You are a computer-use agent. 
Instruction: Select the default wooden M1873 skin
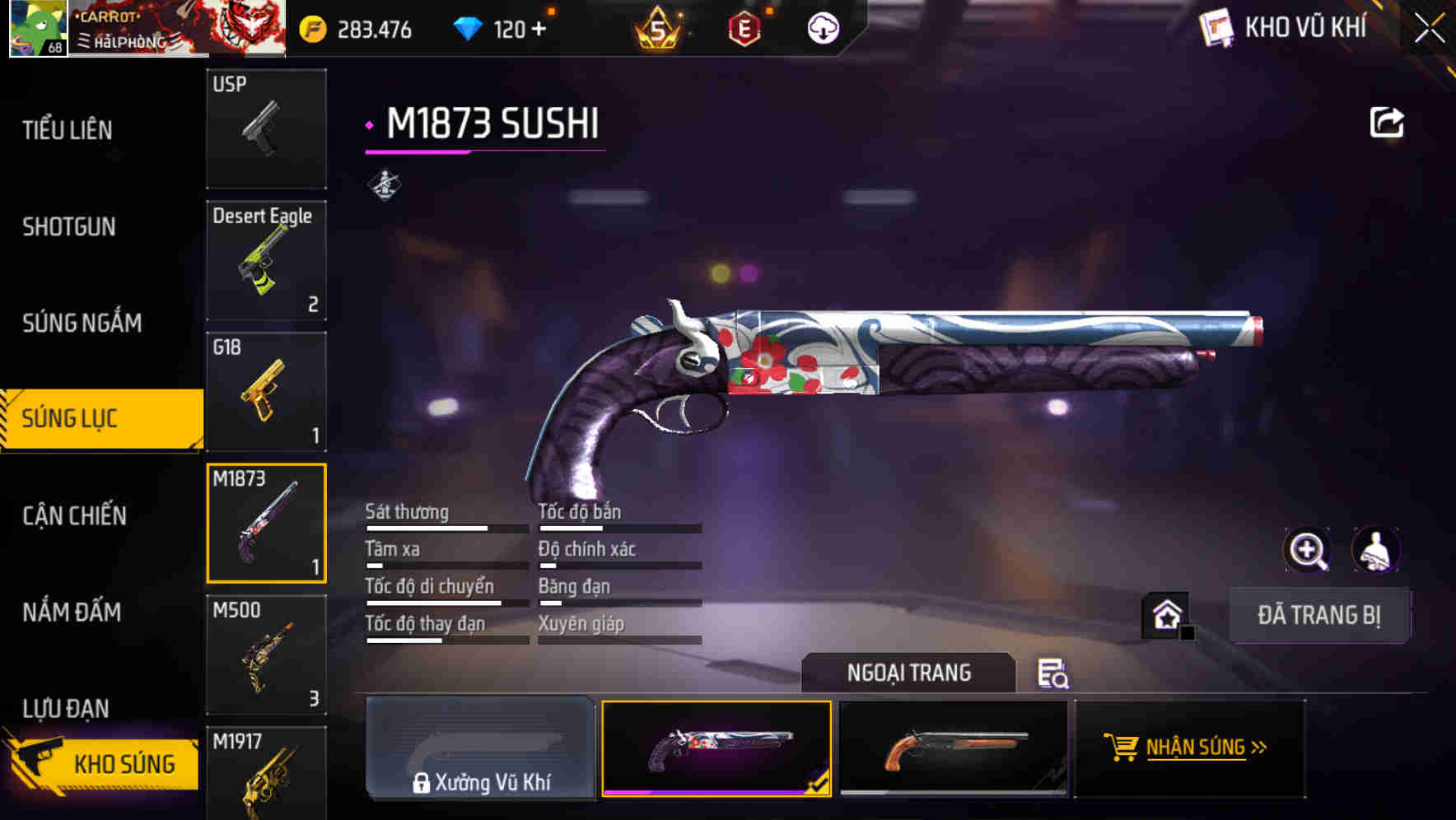pyautogui.click(x=955, y=748)
